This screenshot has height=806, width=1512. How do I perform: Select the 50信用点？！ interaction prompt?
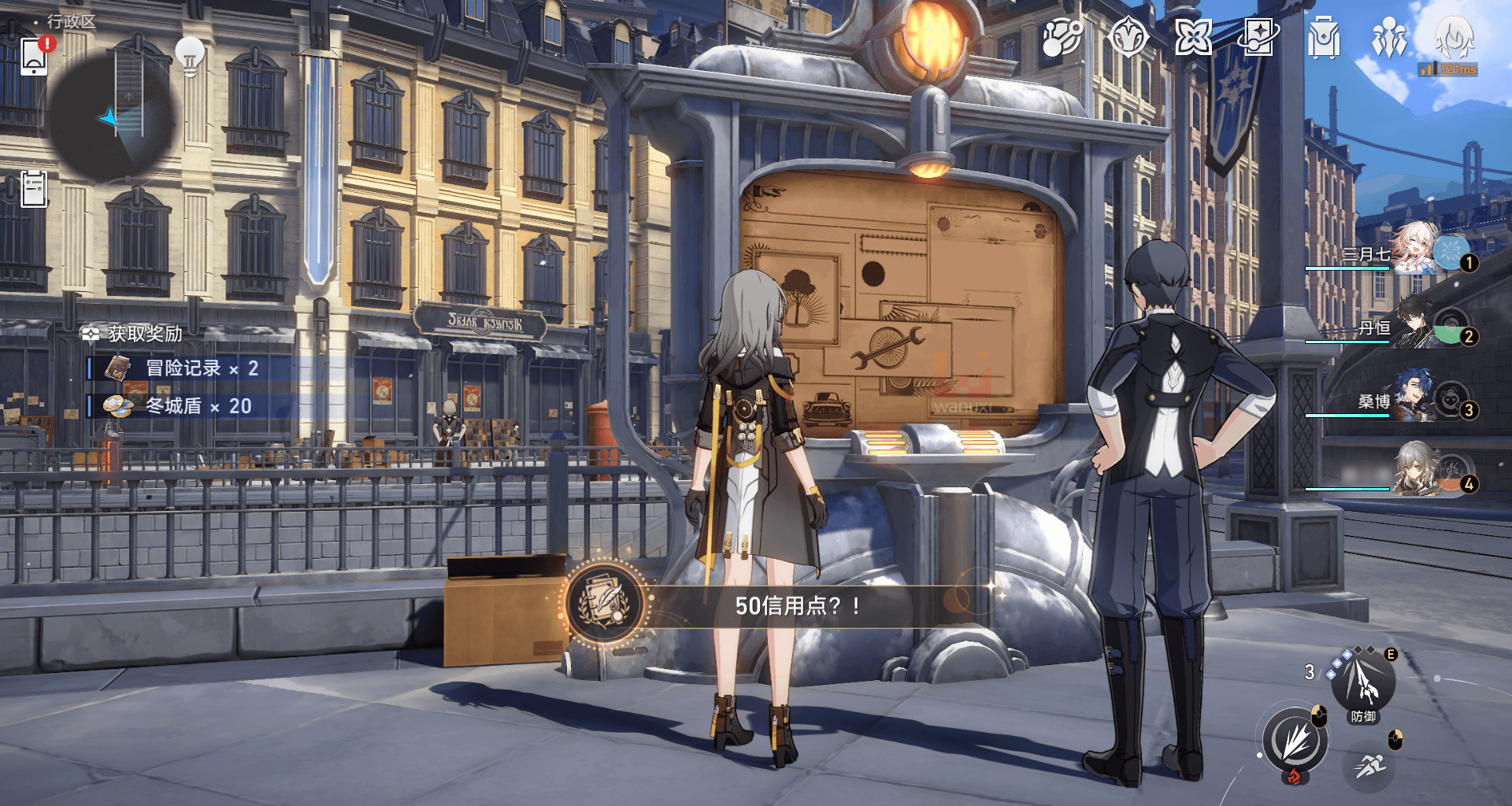795,605
